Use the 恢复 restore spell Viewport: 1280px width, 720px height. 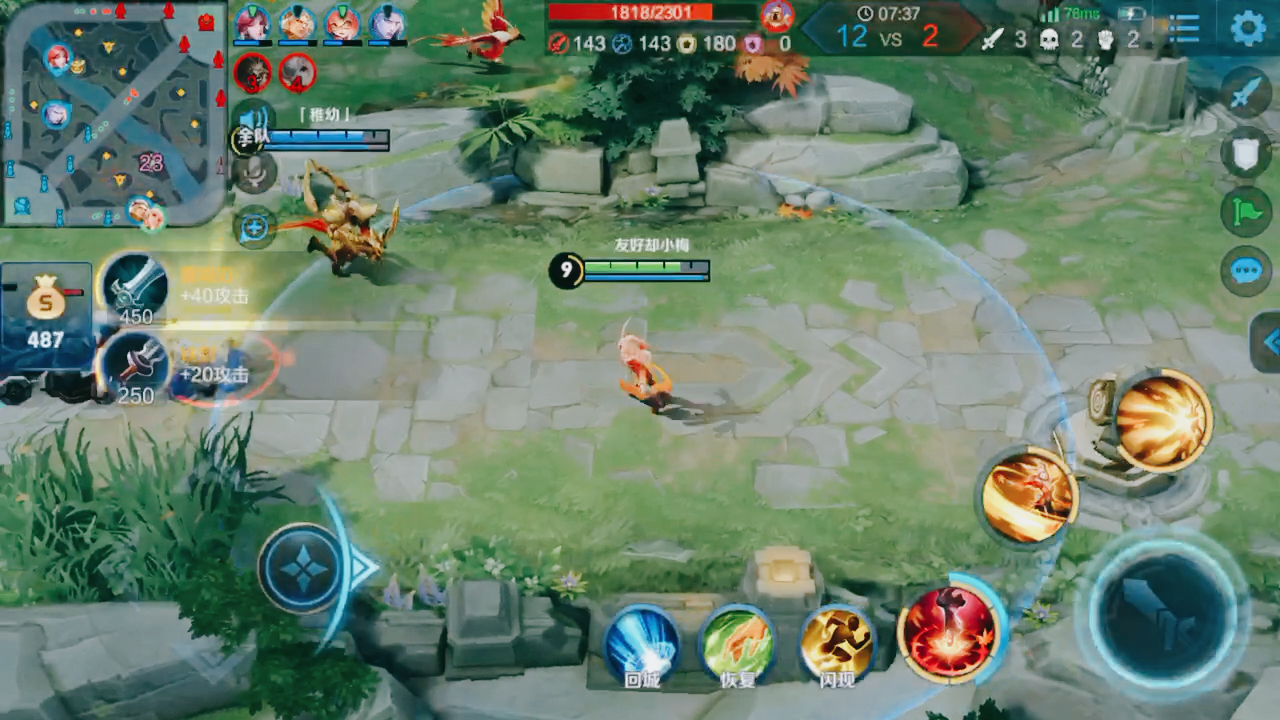coord(738,644)
